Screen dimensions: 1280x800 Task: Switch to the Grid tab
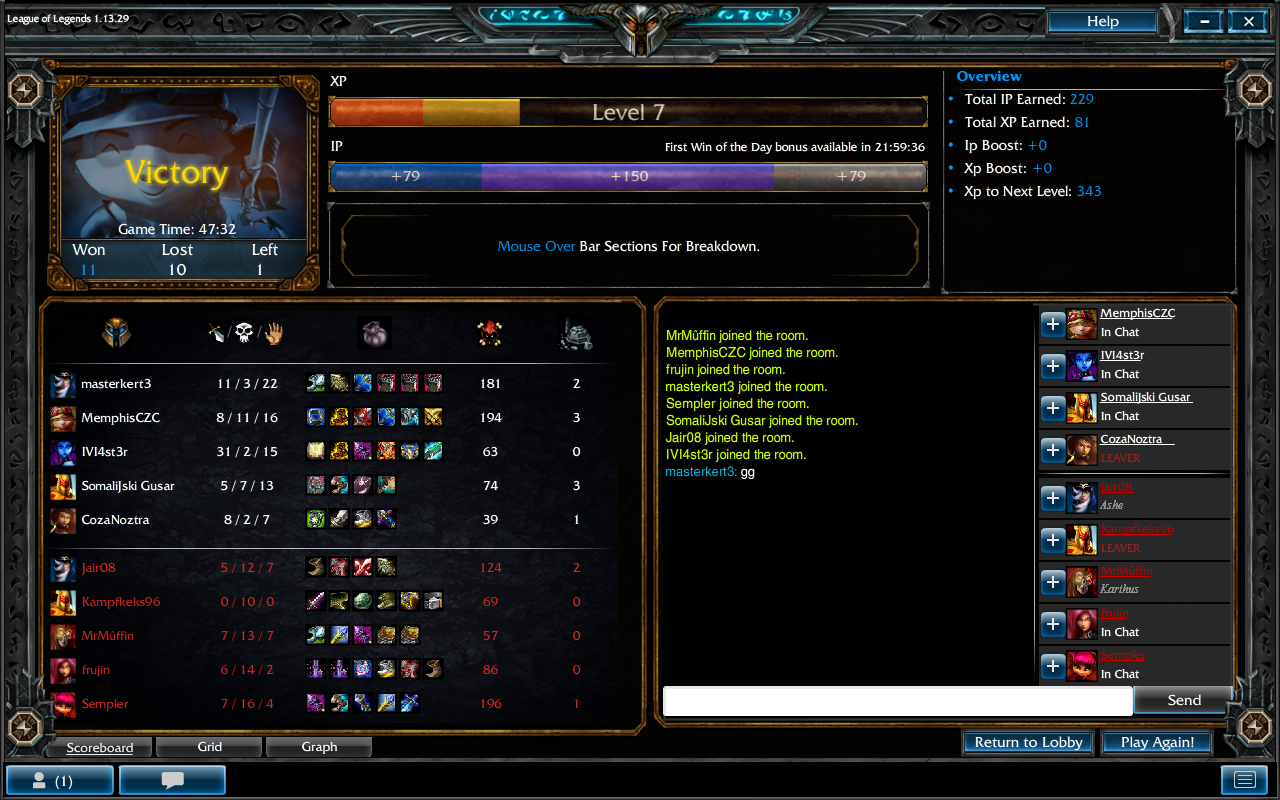coord(209,747)
